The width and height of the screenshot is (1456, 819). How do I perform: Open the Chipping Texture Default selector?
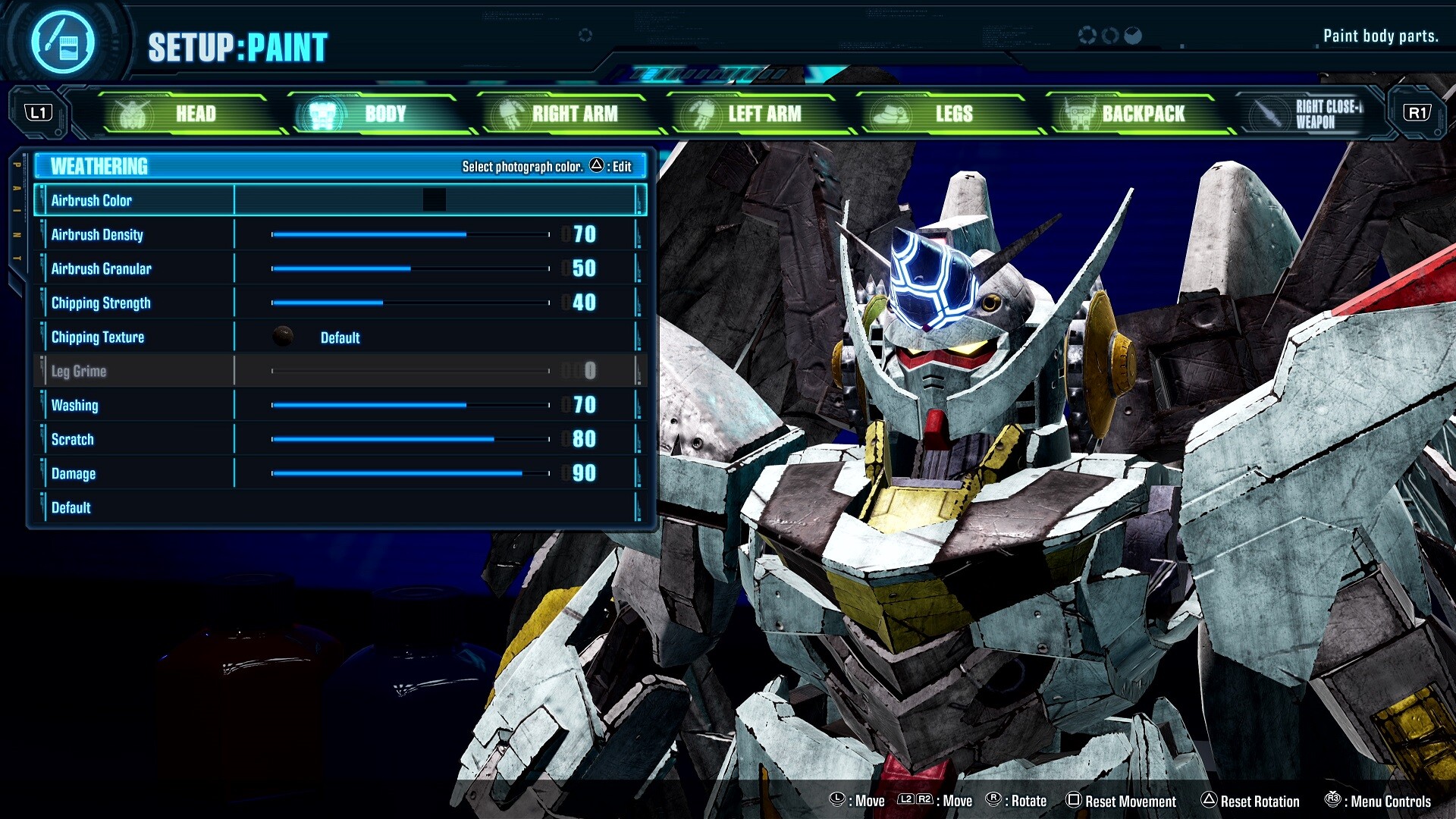(x=340, y=337)
